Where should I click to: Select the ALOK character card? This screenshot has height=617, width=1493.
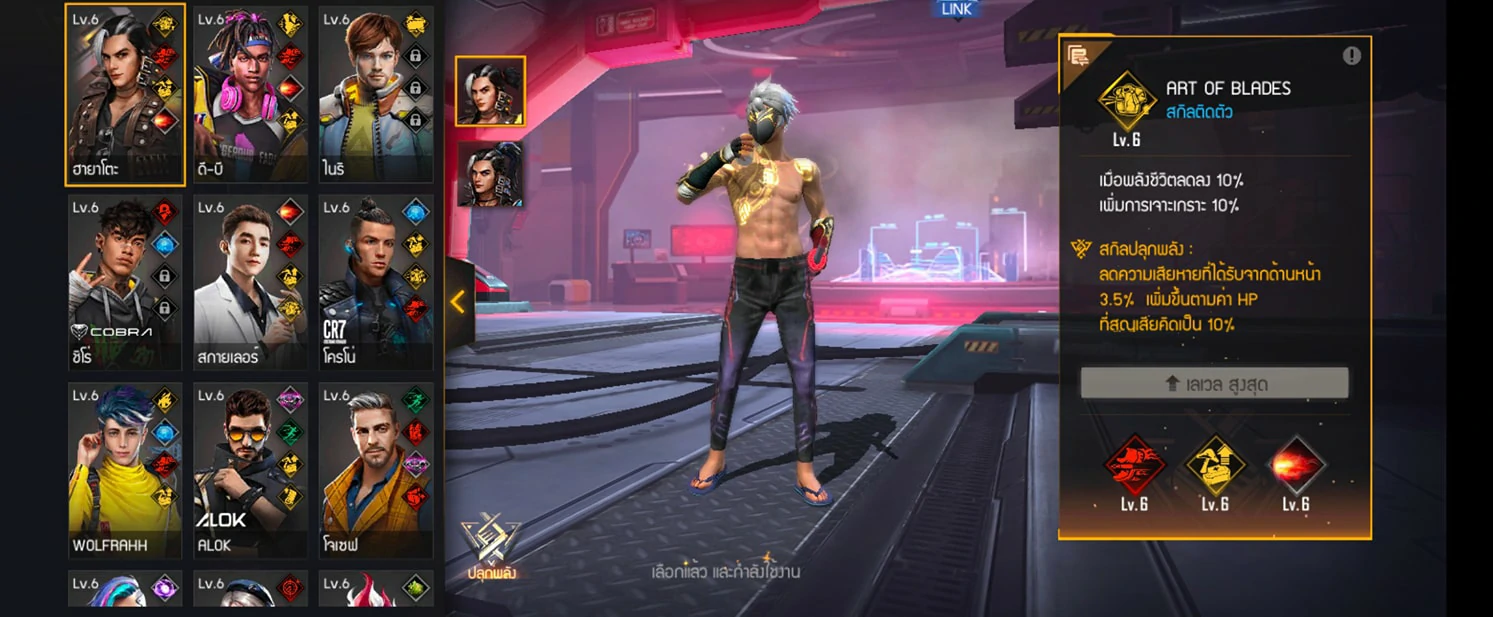coord(250,470)
